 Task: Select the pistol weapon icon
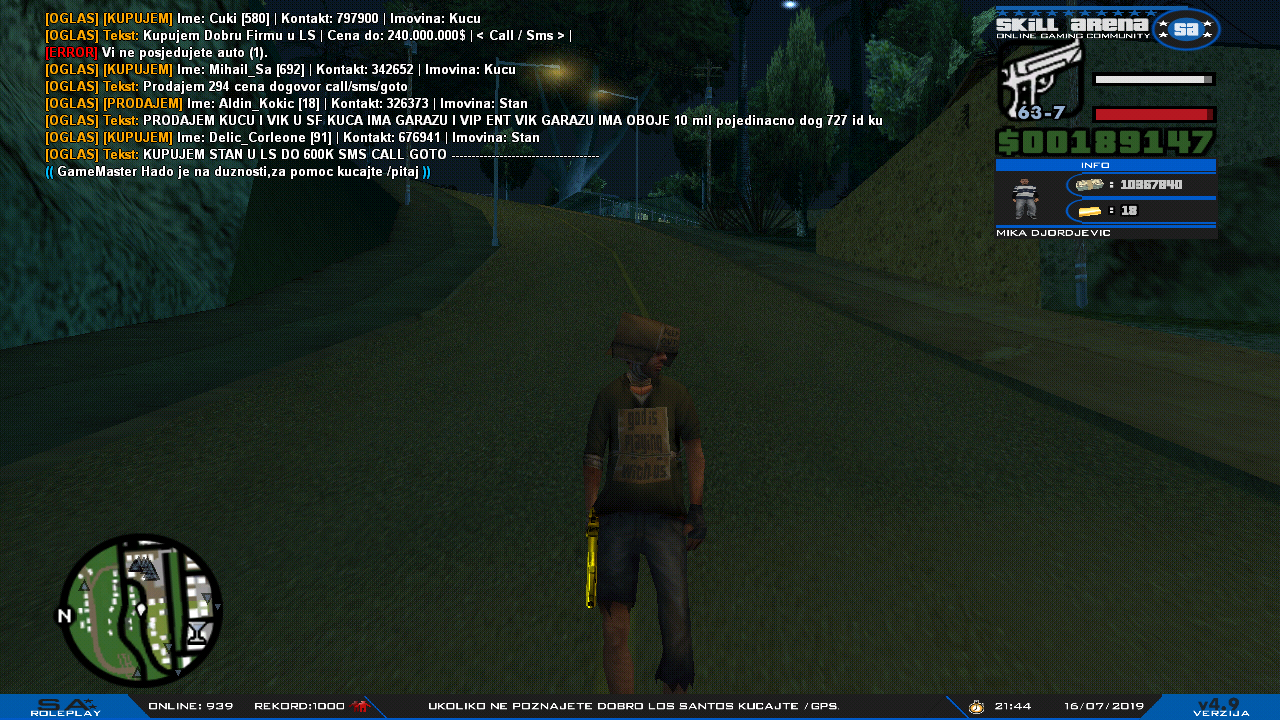[1041, 80]
